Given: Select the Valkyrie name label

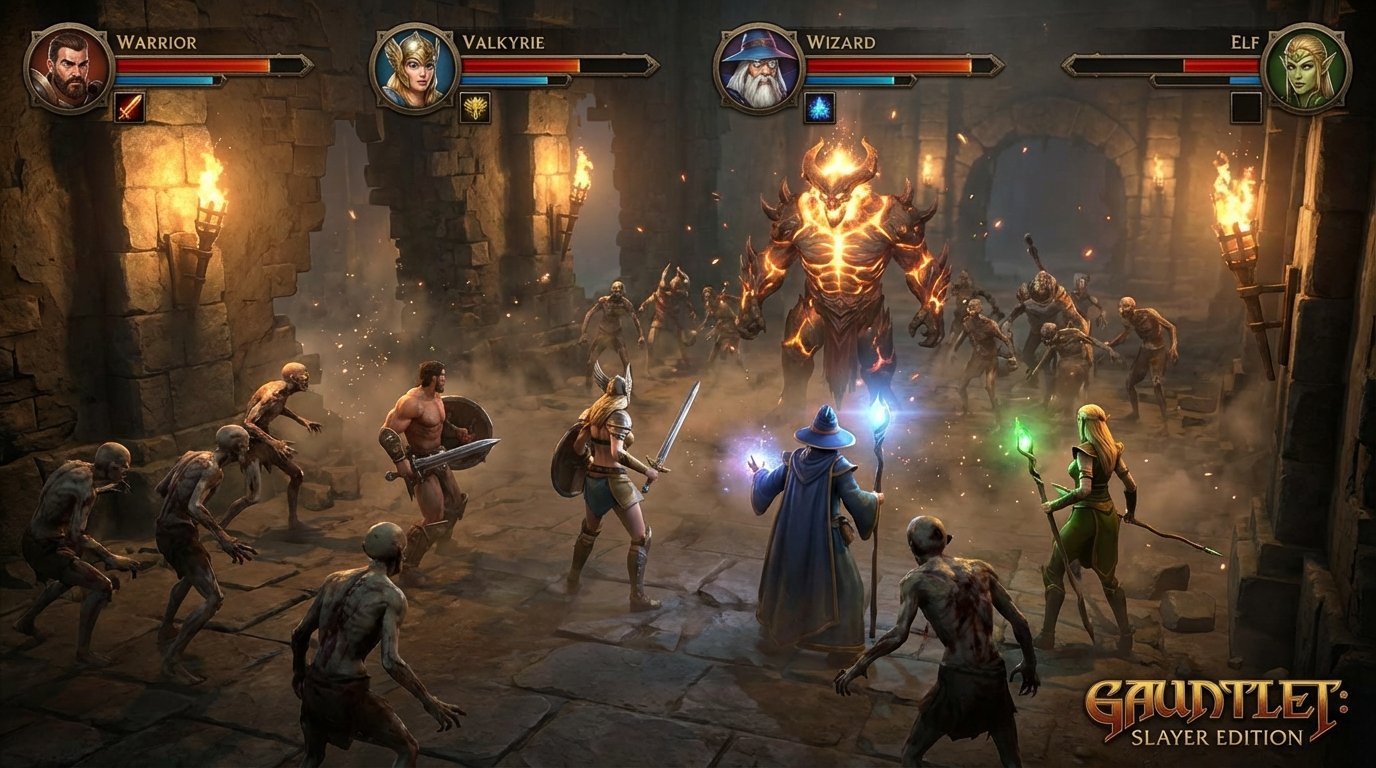Looking at the screenshot, I should [x=505, y=44].
